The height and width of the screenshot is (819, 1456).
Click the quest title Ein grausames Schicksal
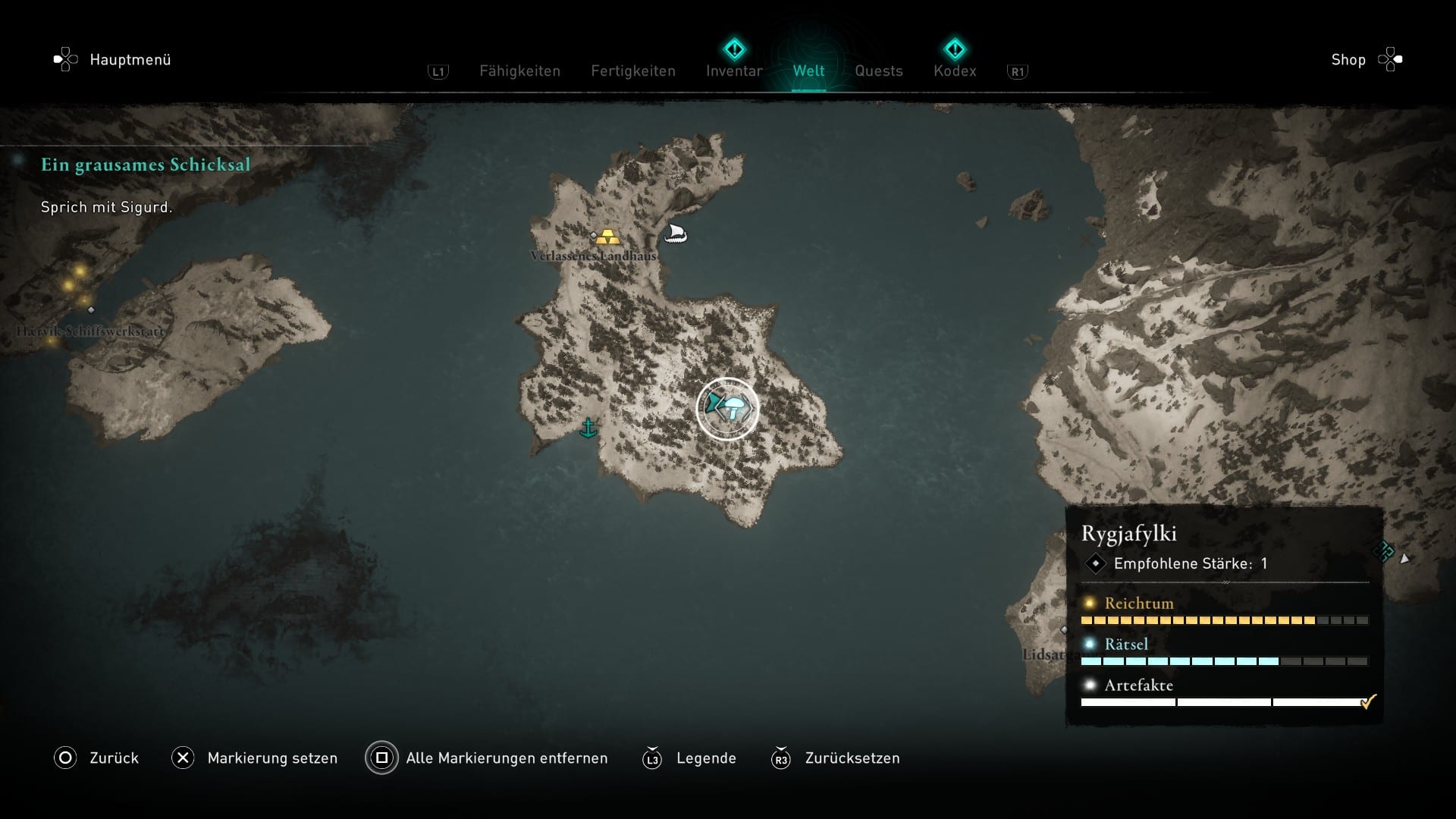pyautogui.click(x=145, y=164)
